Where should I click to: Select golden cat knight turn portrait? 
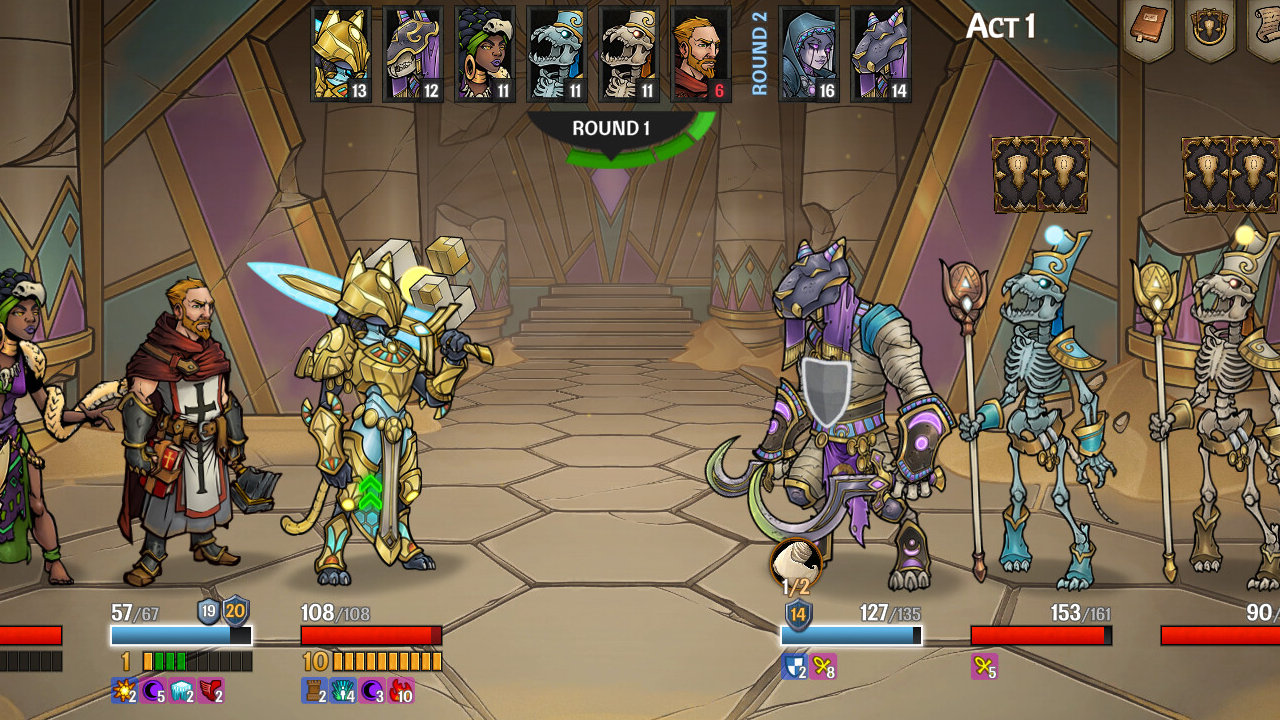[x=341, y=53]
